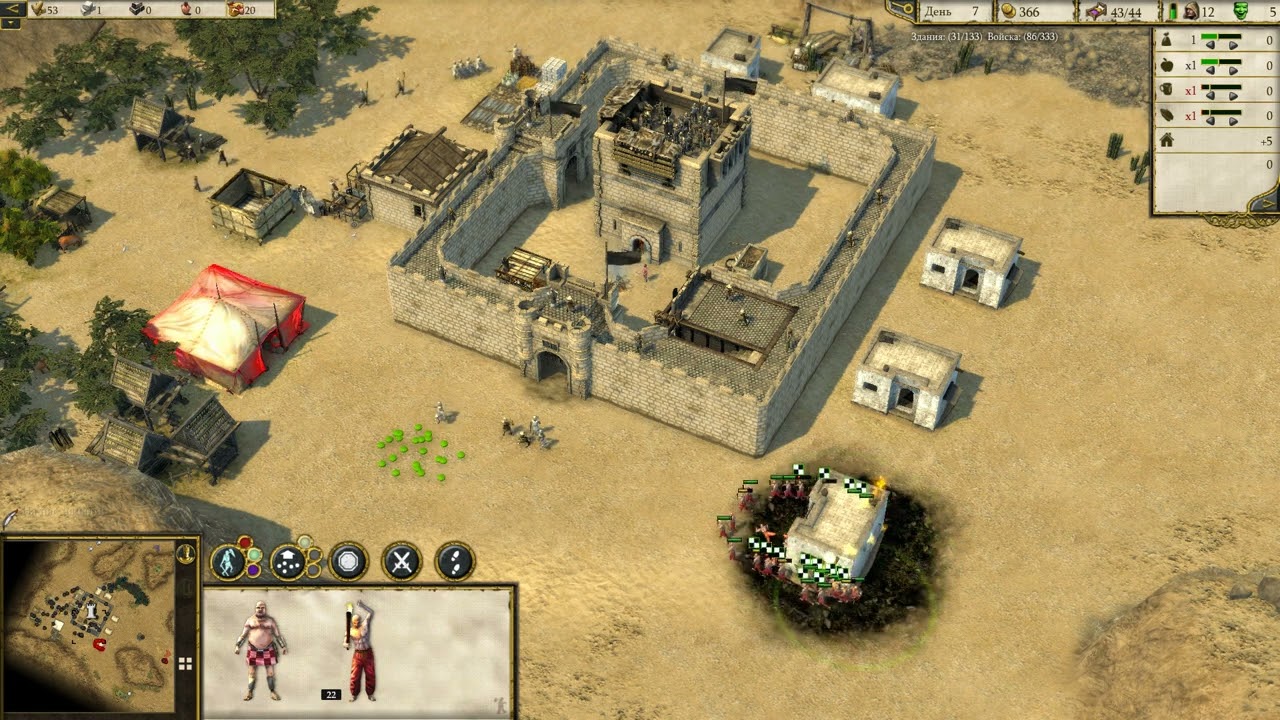Increase the ale mug ration

[x=1233, y=96]
